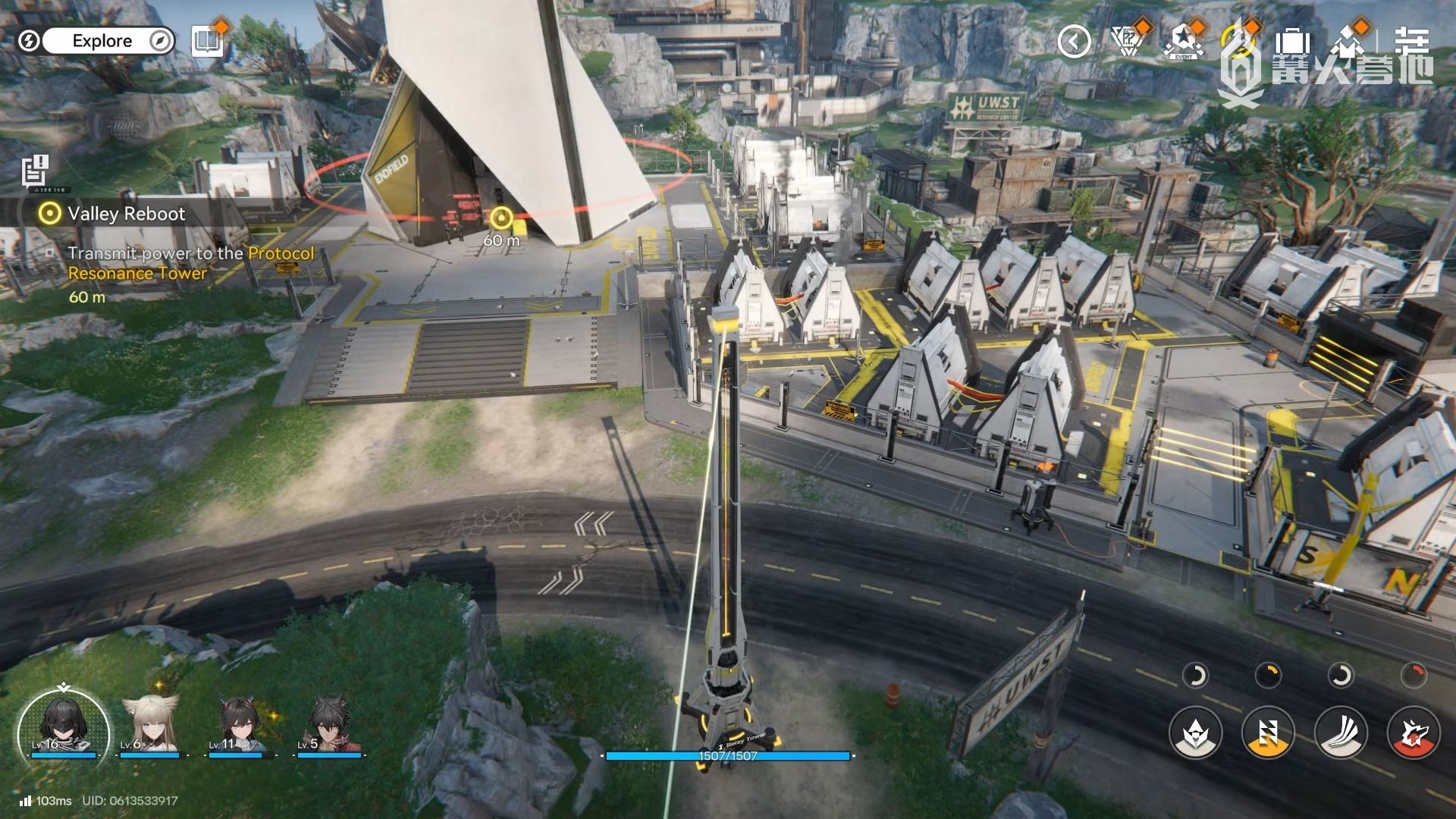Switch to the Lv. 6 blonde fox-eared operator
Image resolution: width=1456 pixels, height=819 pixels.
pyautogui.click(x=152, y=724)
